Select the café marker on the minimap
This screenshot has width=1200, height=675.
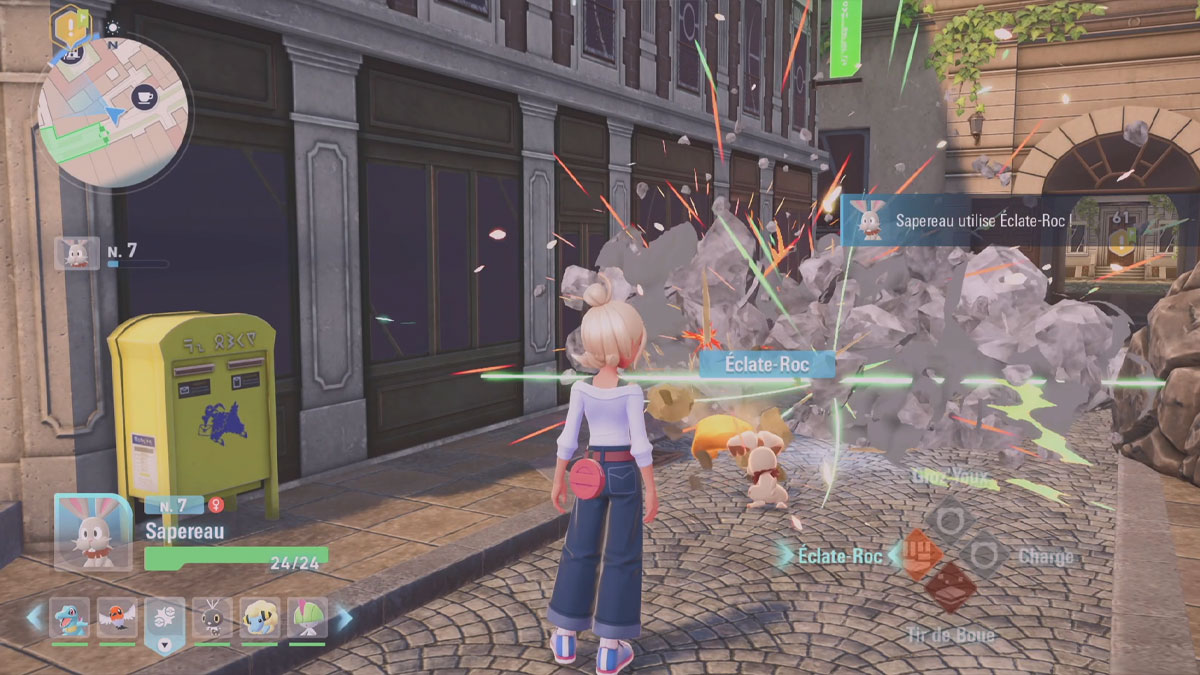[143, 97]
